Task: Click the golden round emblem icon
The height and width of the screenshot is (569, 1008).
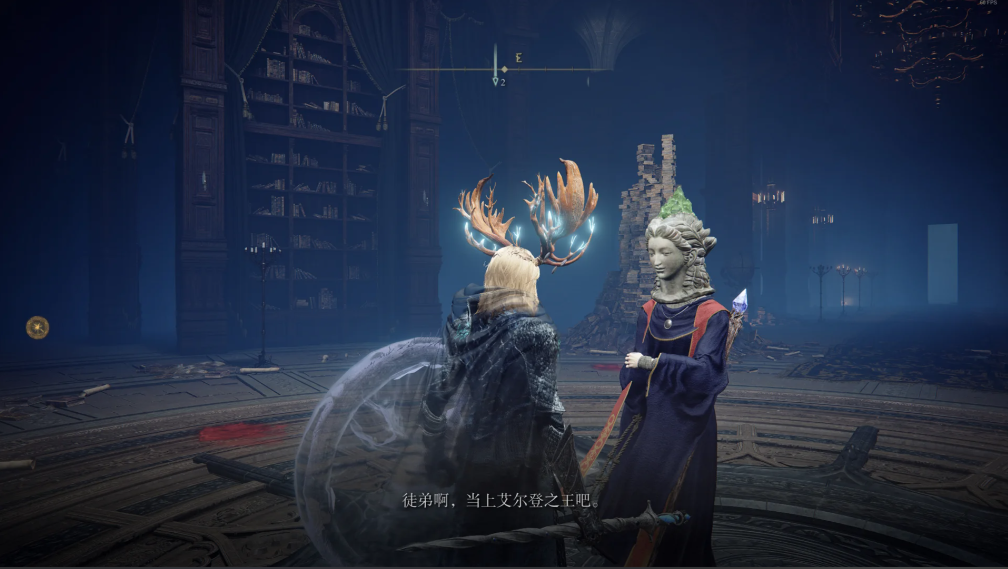Action: pyautogui.click(x=37, y=326)
